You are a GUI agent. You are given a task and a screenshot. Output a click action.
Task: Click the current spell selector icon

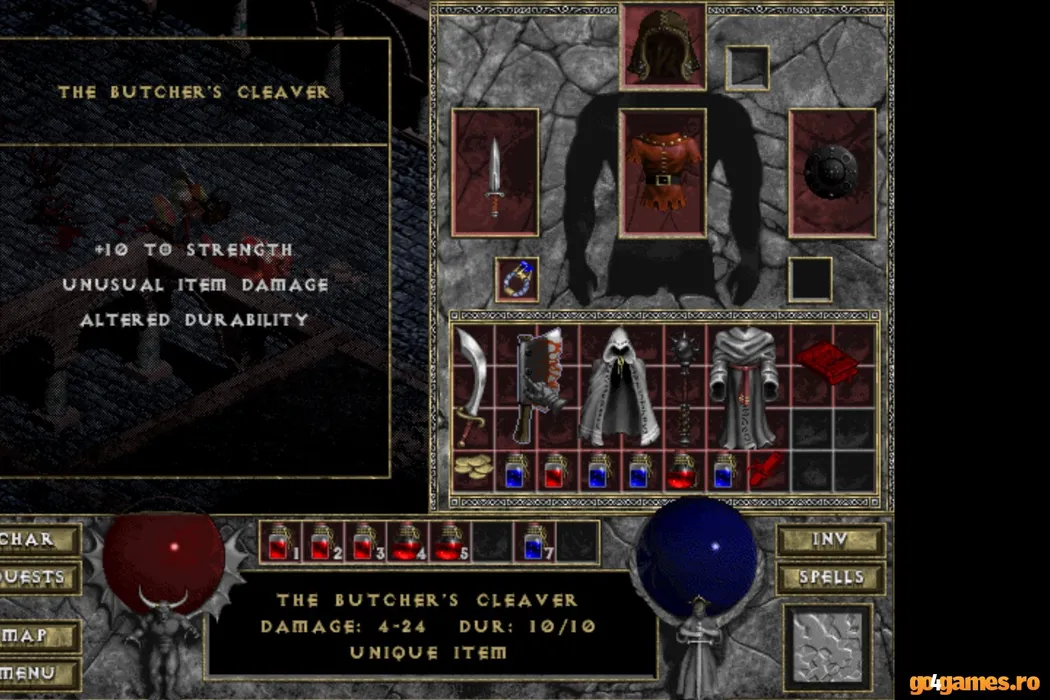pos(827,648)
